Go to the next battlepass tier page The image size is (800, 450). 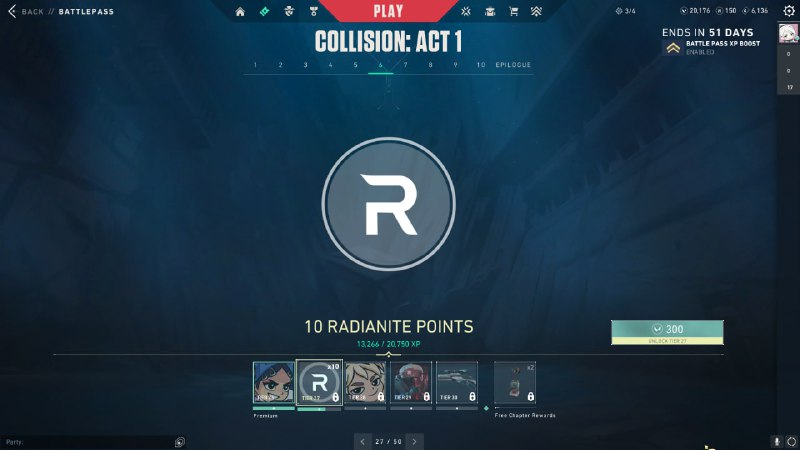pyautogui.click(x=414, y=440)
